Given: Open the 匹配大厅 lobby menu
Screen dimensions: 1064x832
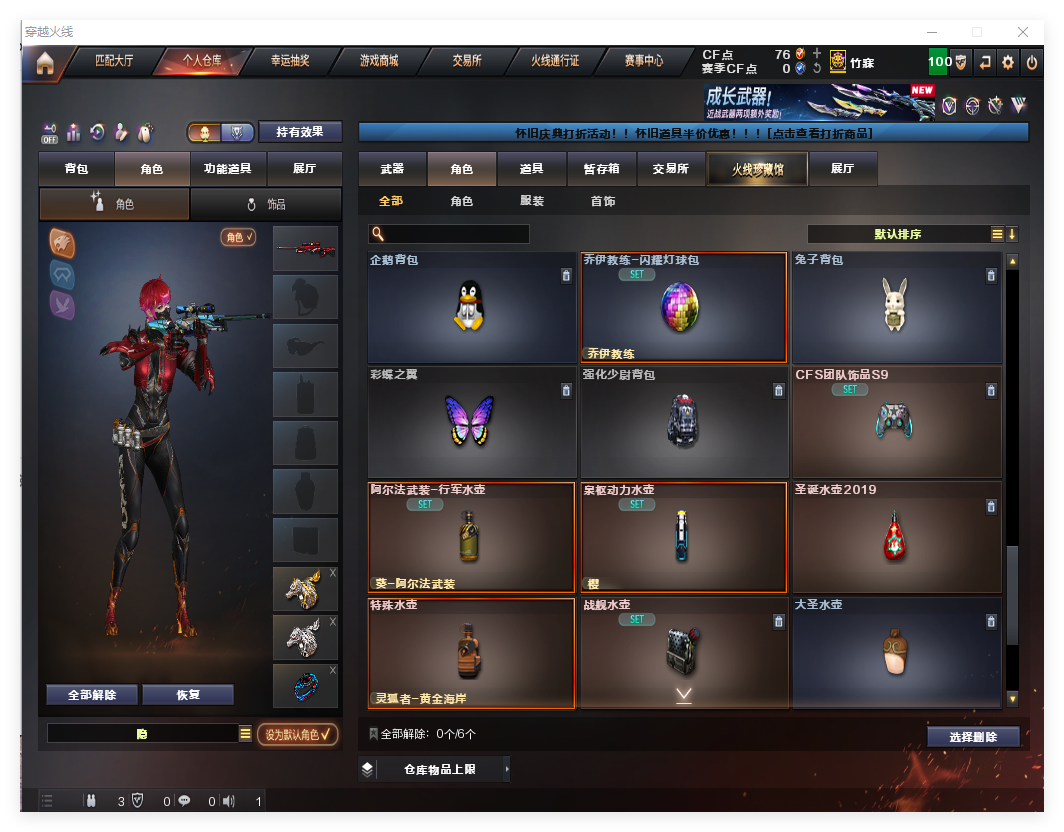Looking at the screenshot, I should 114,61.
